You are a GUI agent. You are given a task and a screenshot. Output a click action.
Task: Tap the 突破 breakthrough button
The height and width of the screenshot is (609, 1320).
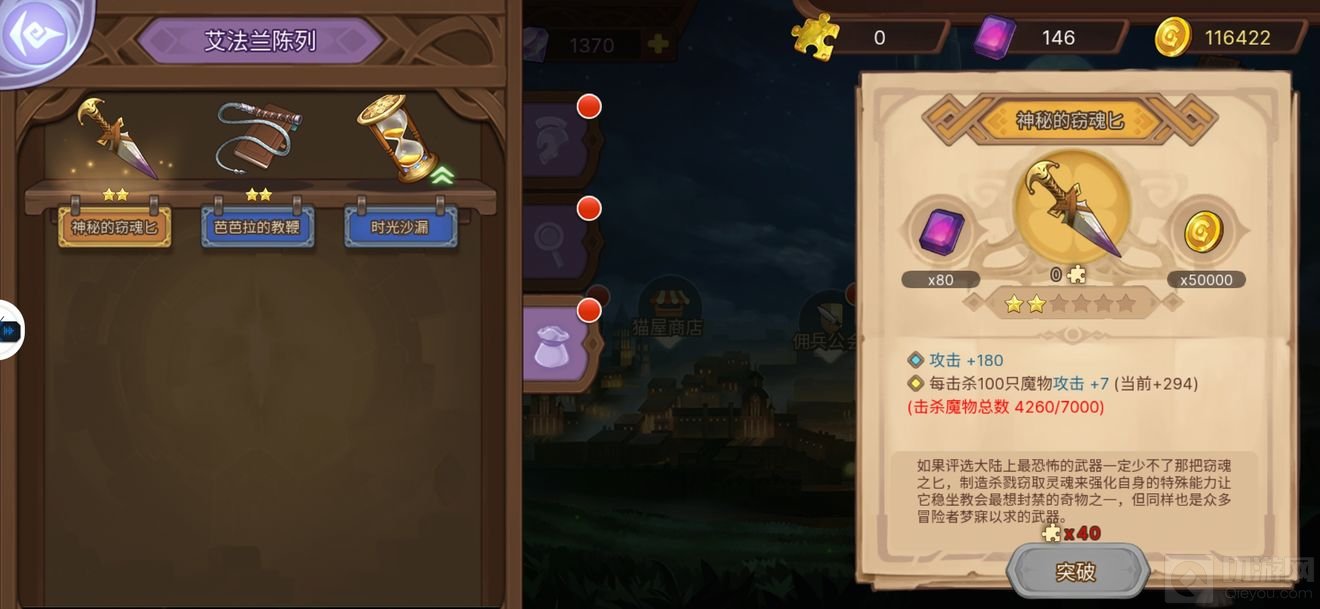click(1076, 572)
